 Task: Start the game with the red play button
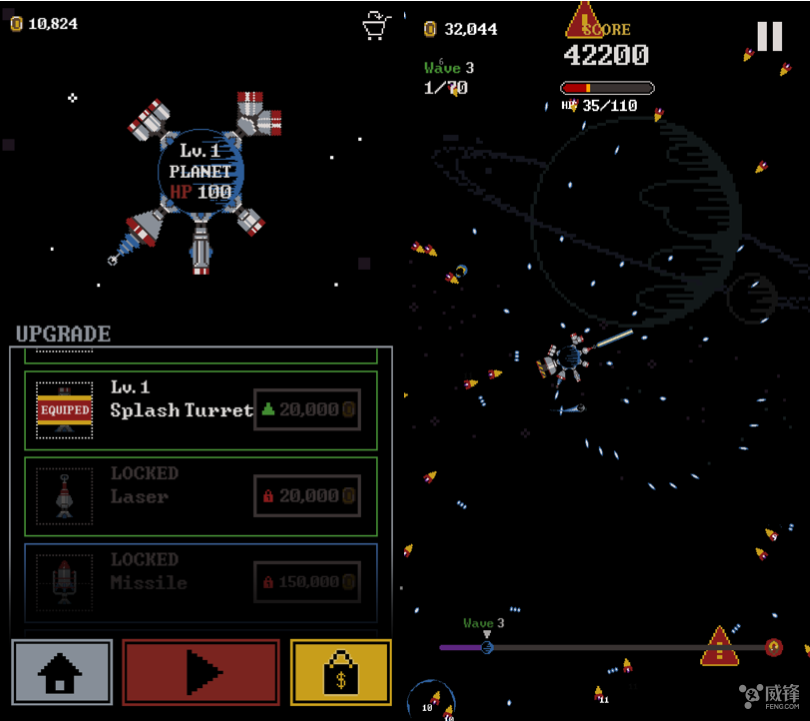click(x=201, y=673)
